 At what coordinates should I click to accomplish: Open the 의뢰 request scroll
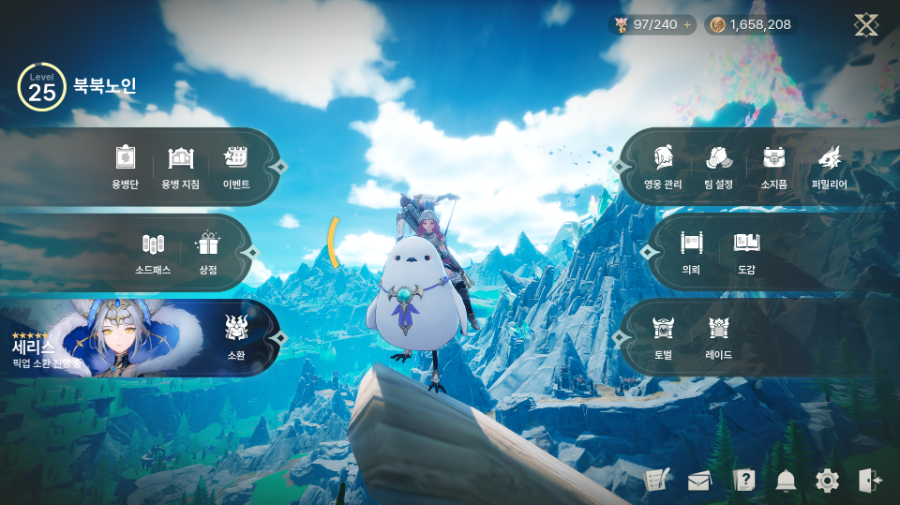691,250
